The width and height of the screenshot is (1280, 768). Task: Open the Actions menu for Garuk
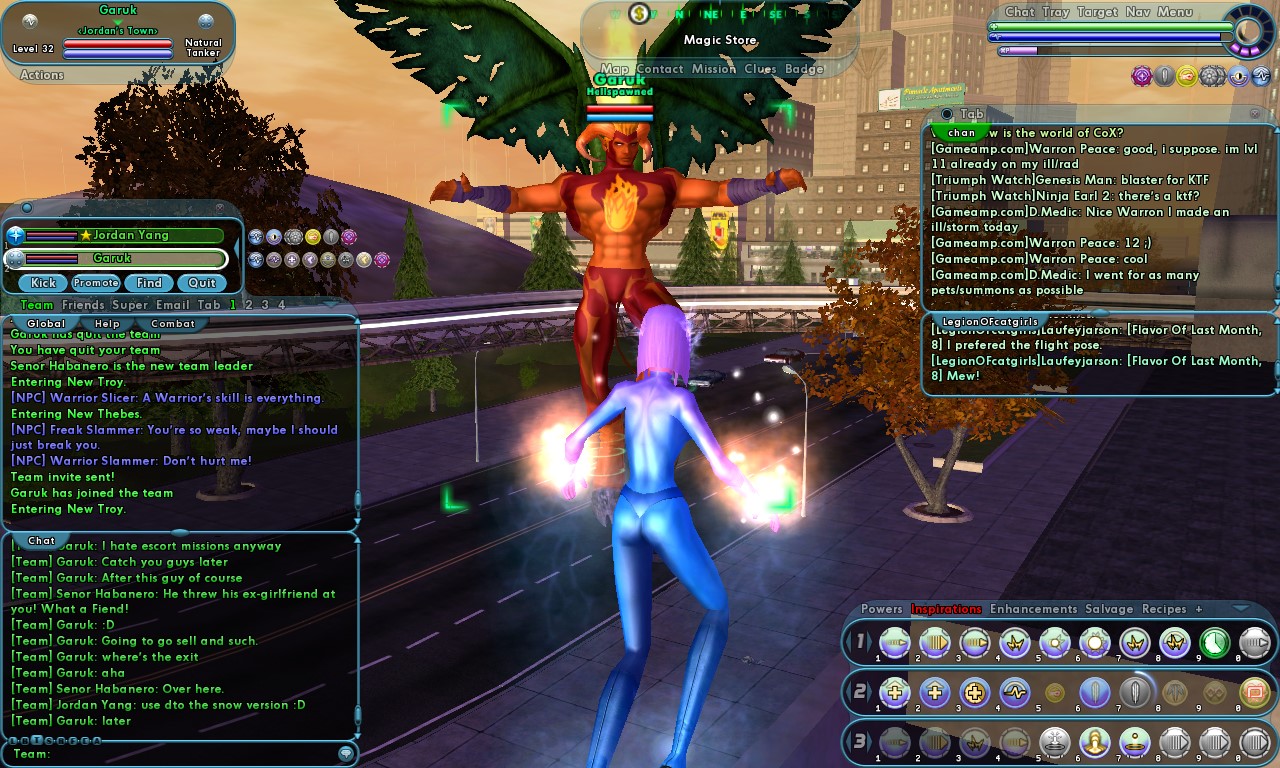pos(42,75)
